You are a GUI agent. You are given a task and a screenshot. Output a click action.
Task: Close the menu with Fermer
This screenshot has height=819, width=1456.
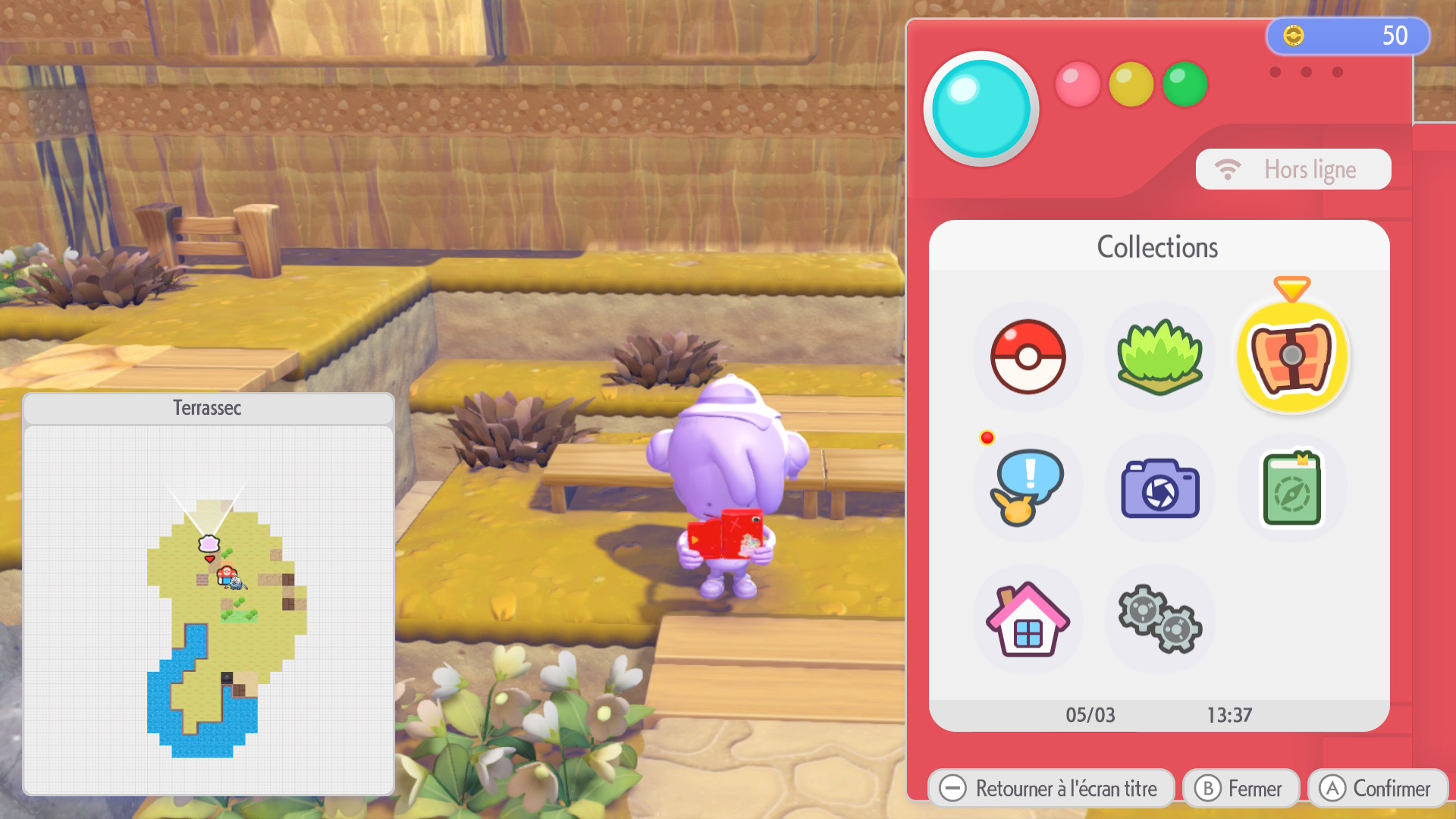[1241, 789]
